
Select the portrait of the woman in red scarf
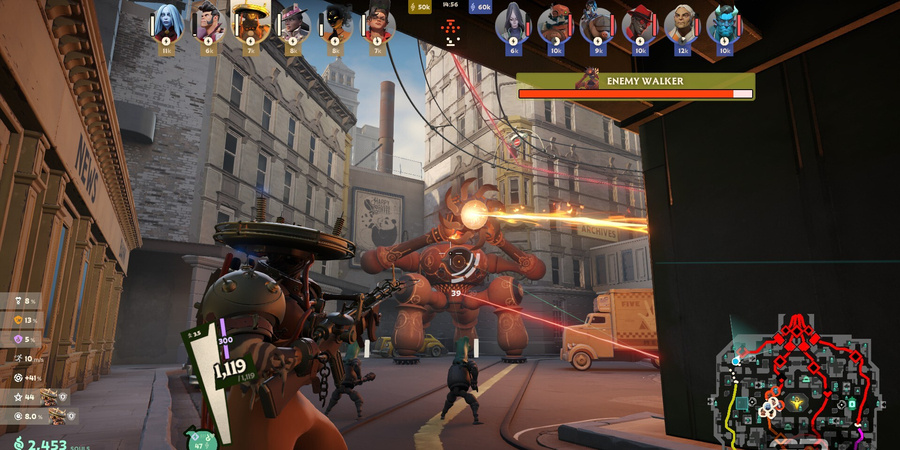coord(377,20)
